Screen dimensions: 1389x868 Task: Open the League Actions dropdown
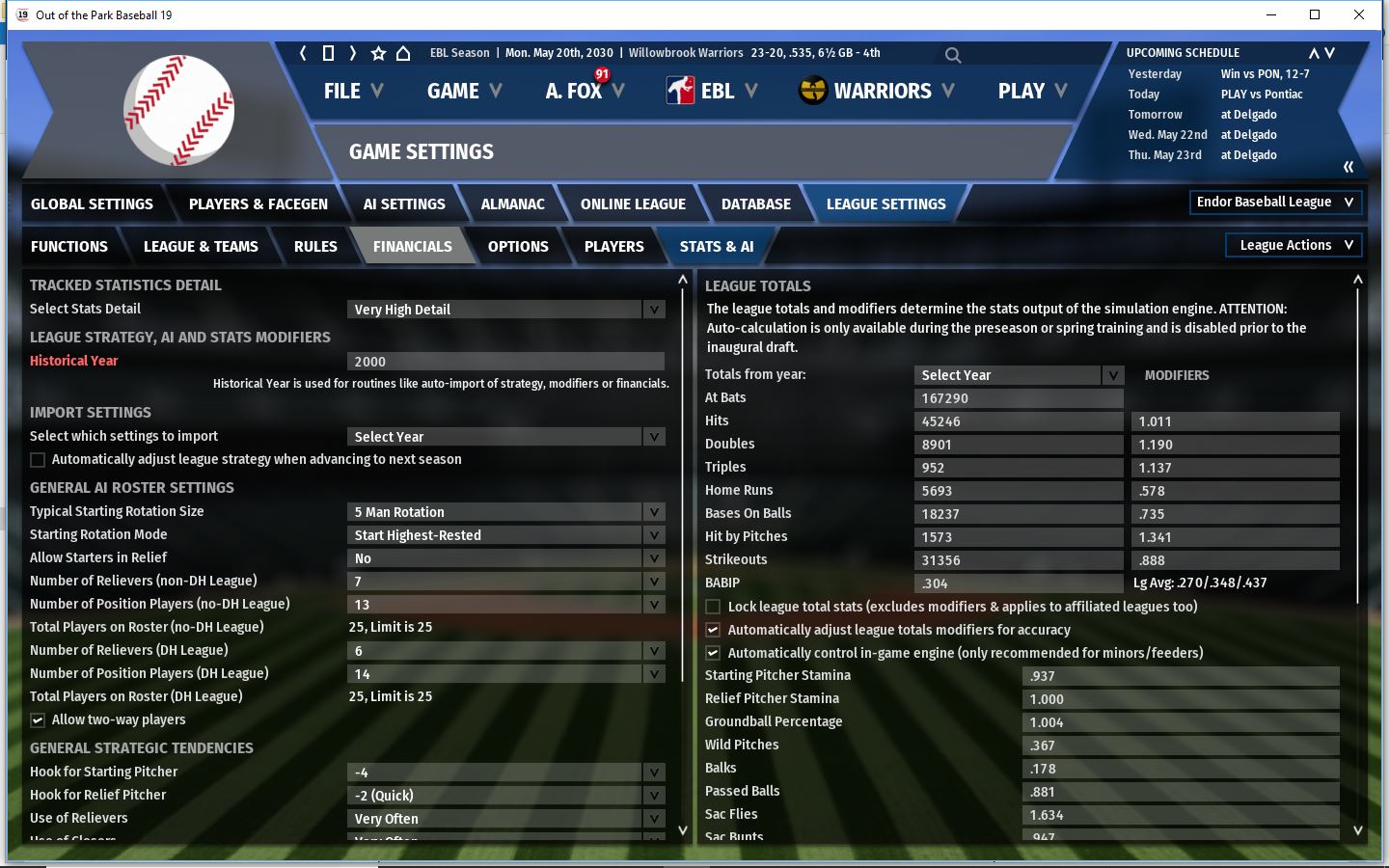click(x=1294, y=246)
